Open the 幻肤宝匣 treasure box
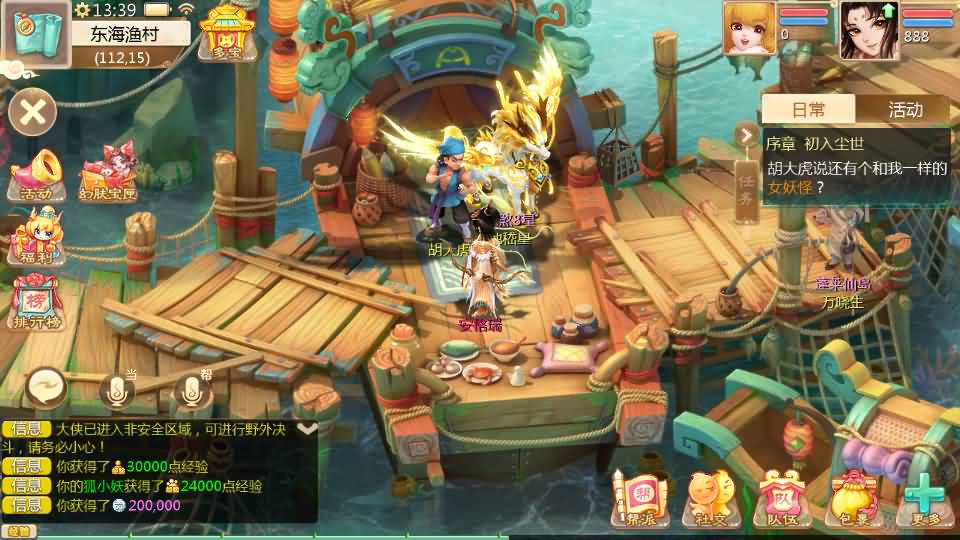 pos(108,174)
